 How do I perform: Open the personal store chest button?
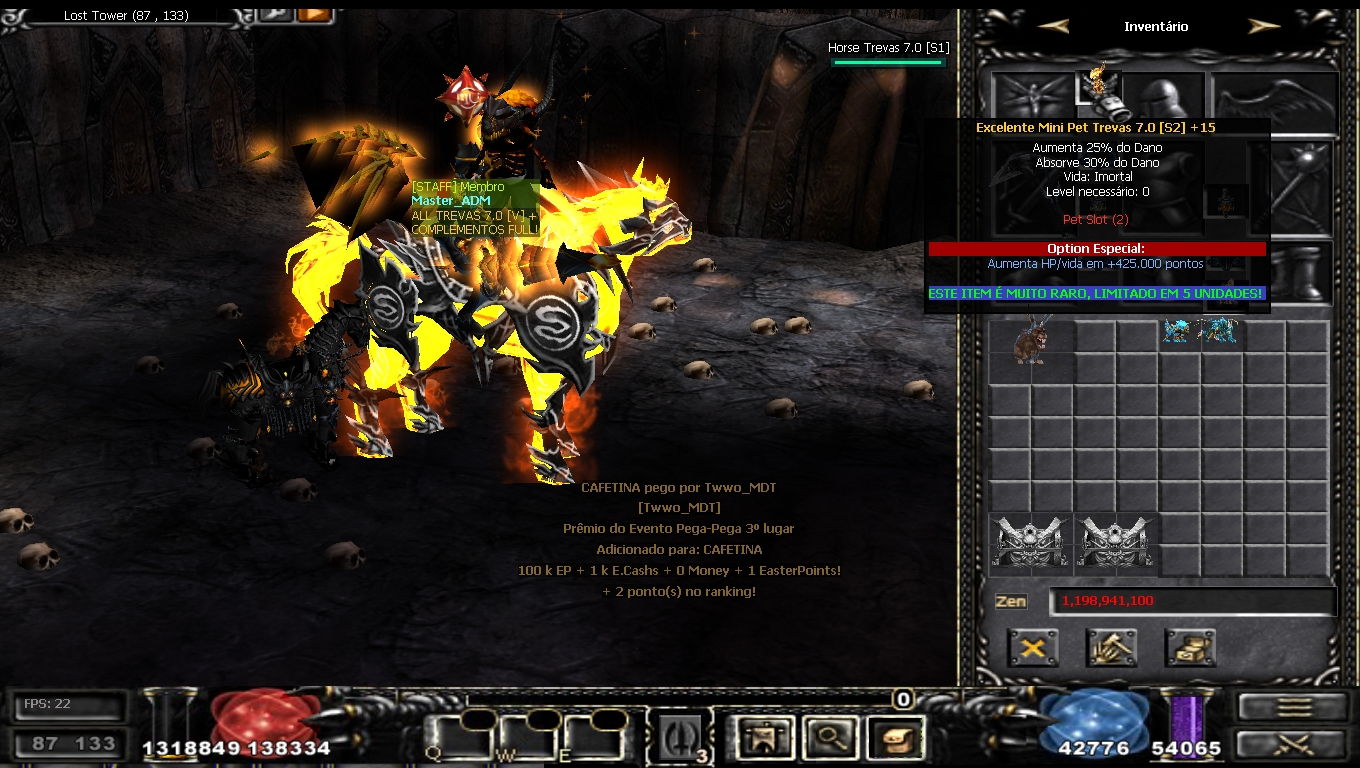tap(1190, 648)
